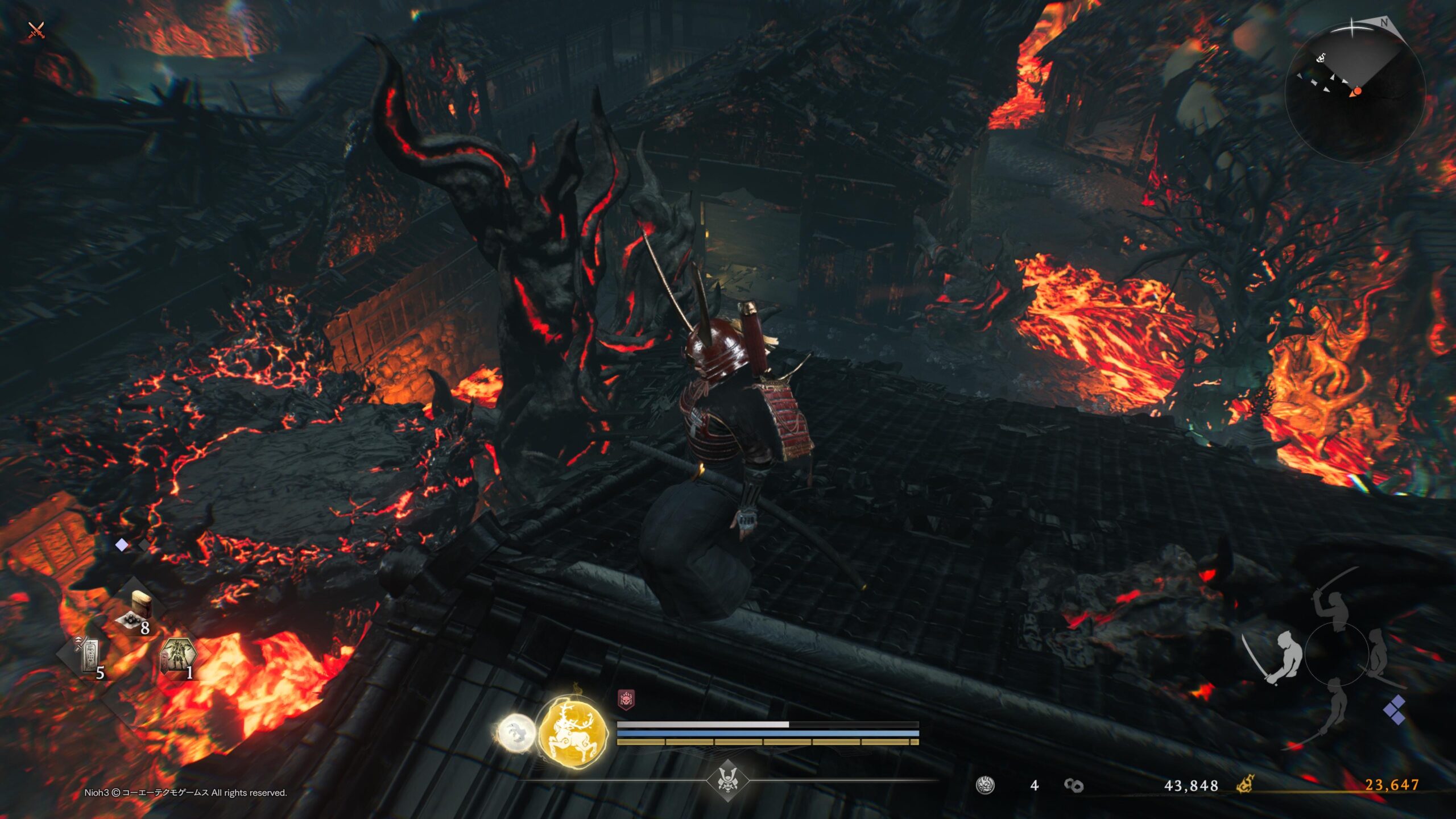Image resolution: width=1456 pixels, height=819 pixels.
Task: Select the round silver medallion icon
Action: pos(985,785)
